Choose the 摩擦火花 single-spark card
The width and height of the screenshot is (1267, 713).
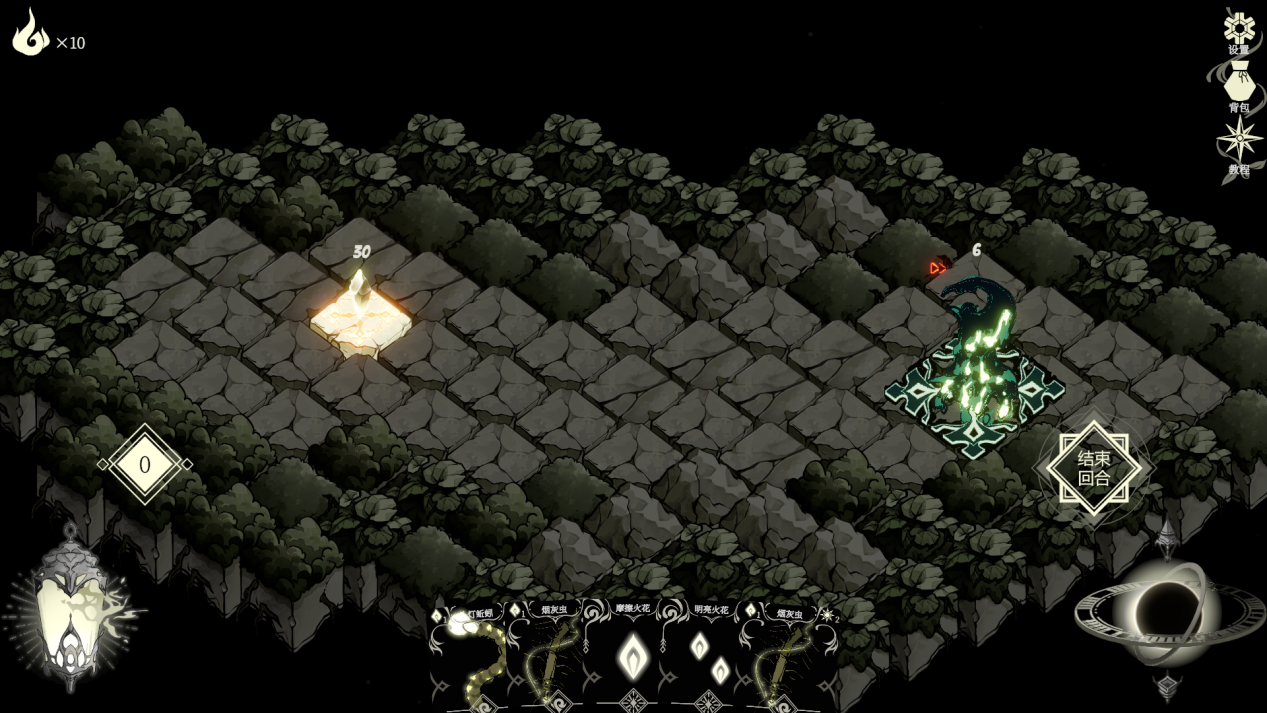(x=632, y=657)
